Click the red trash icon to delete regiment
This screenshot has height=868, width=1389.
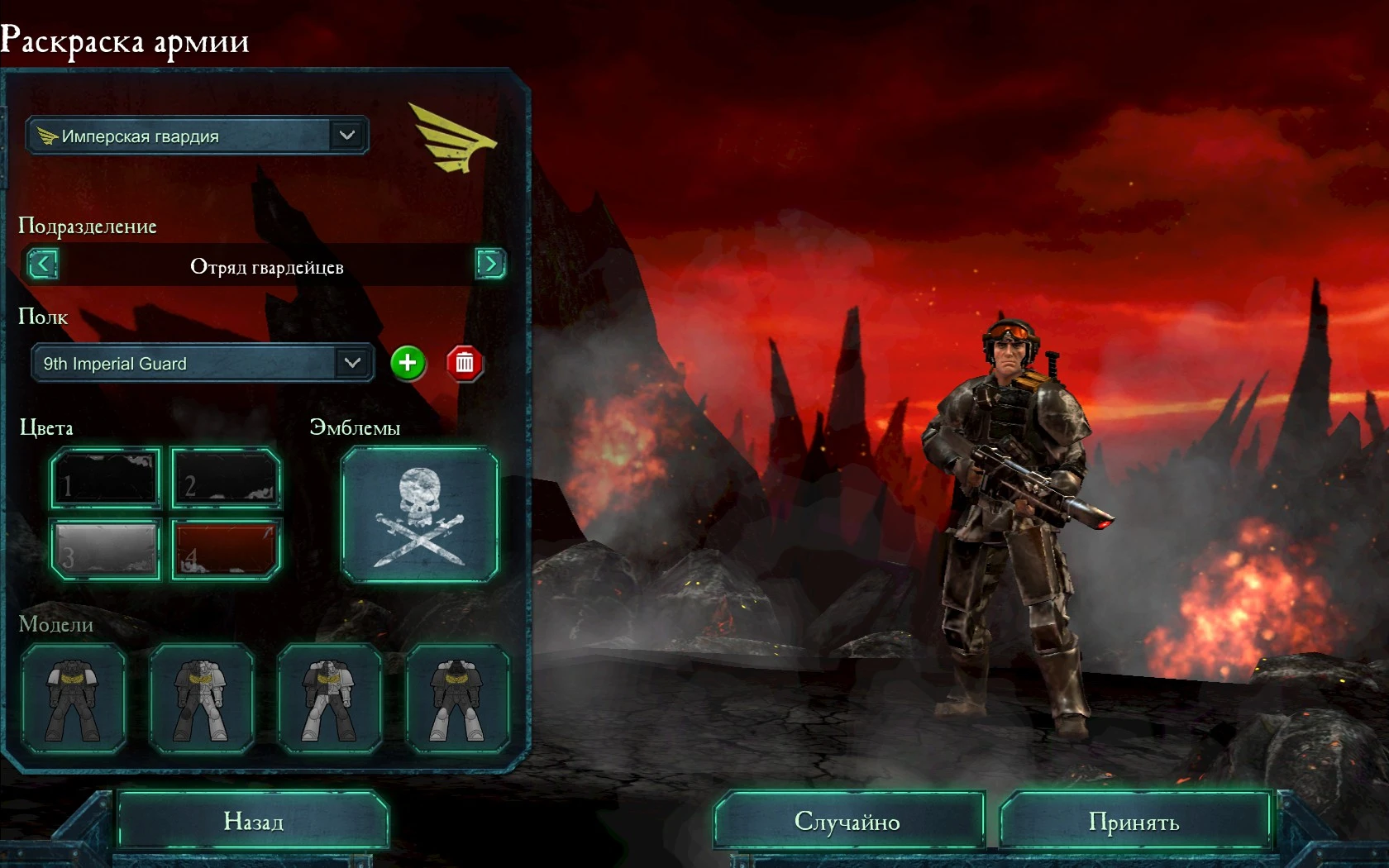click(x=464, y=362)
